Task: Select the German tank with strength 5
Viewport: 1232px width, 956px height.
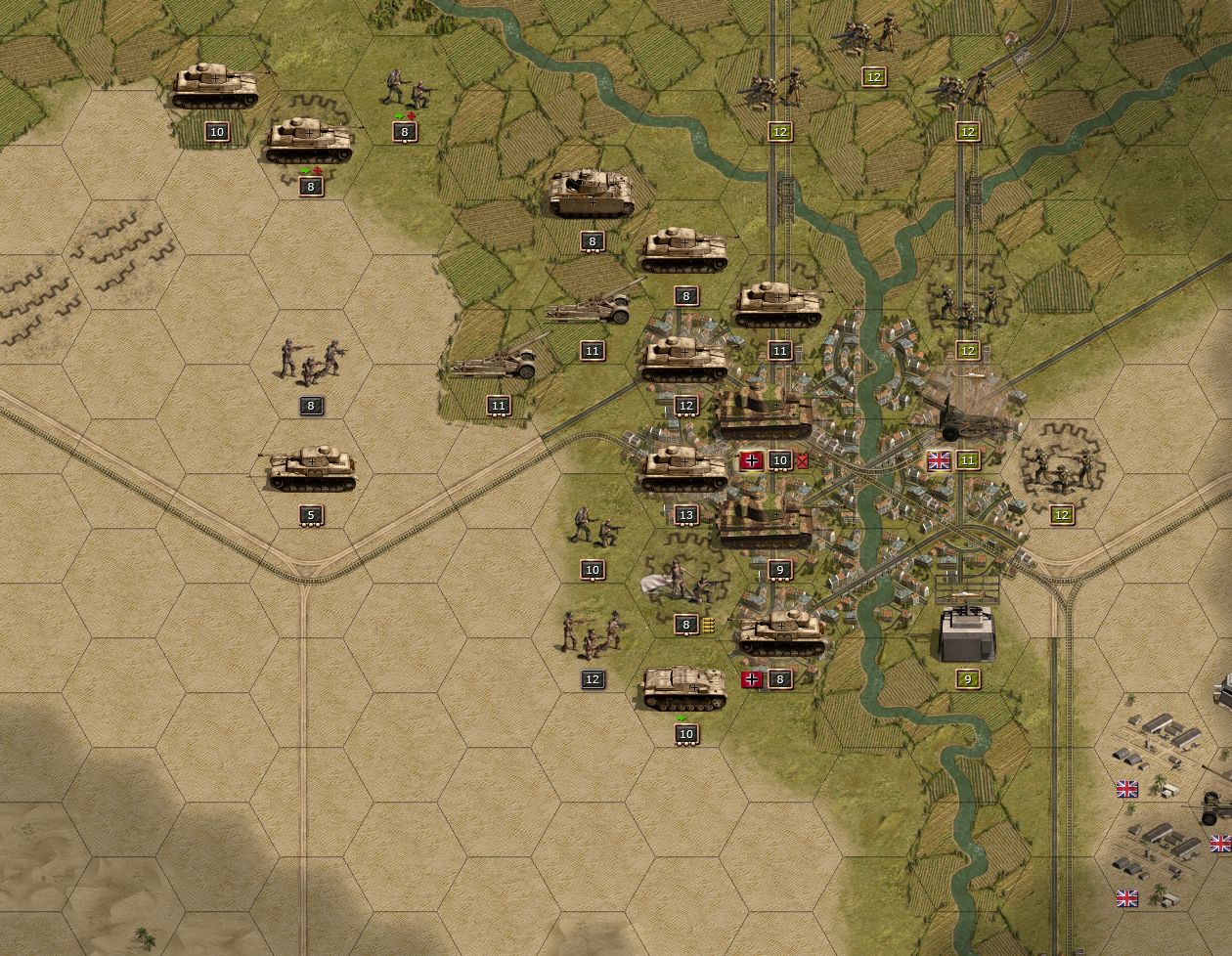Action: pyautogui.click(x=311, y=470)
